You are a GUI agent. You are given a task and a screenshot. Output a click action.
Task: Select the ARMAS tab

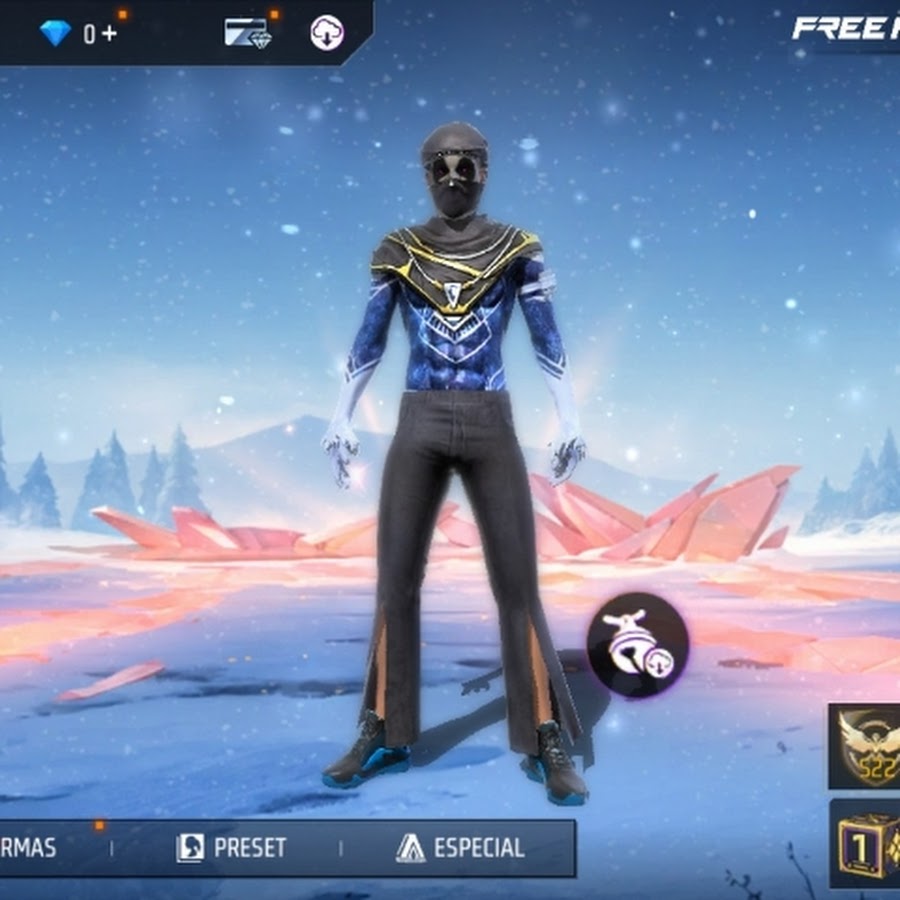pyautogui.click(x=30, y=849)
